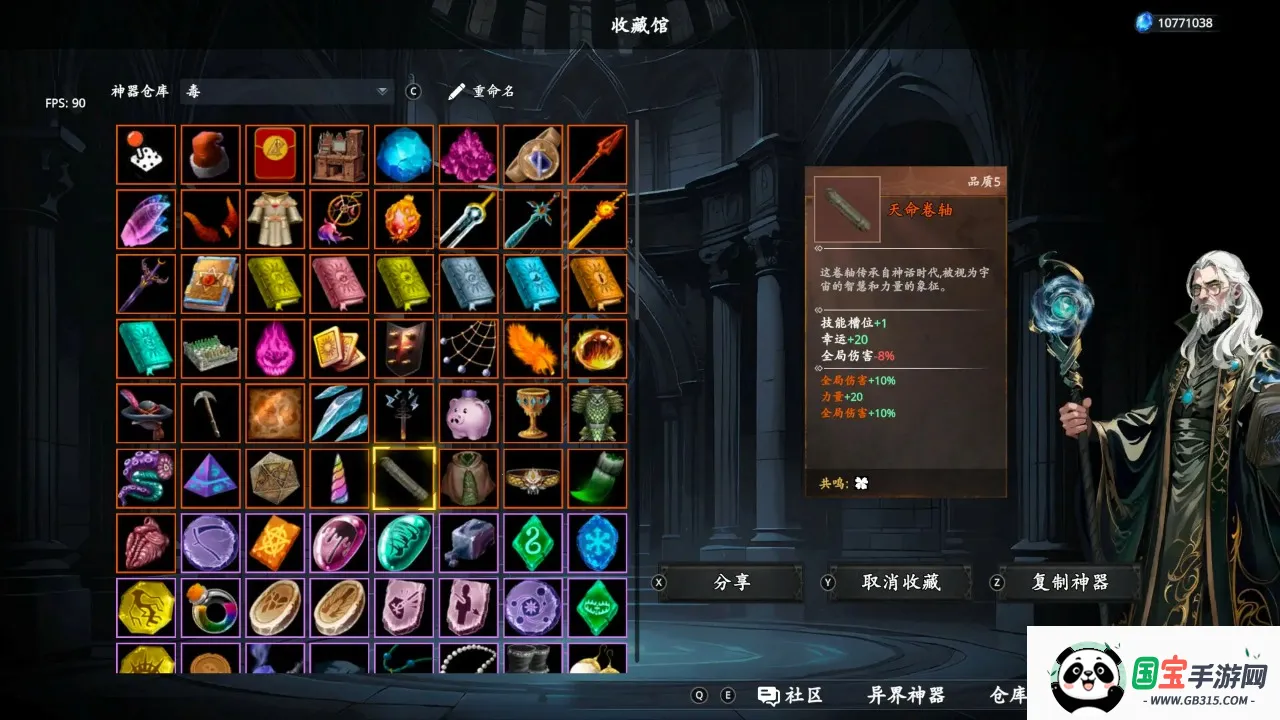Switch to the 社区 community tab
1280x720 pixels.
[790, 695]
